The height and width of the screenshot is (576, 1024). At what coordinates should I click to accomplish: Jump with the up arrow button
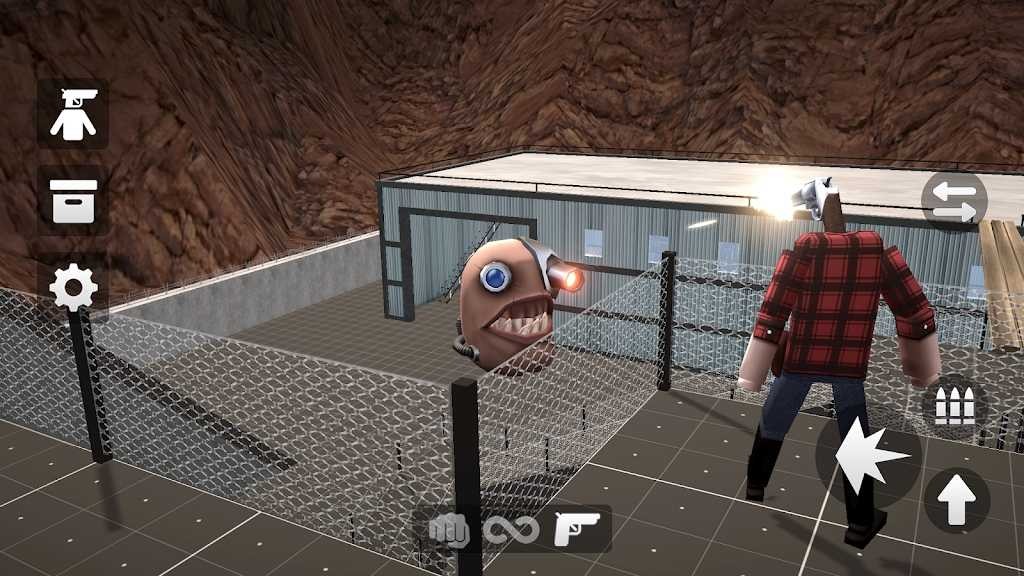[x=956, y=501]
